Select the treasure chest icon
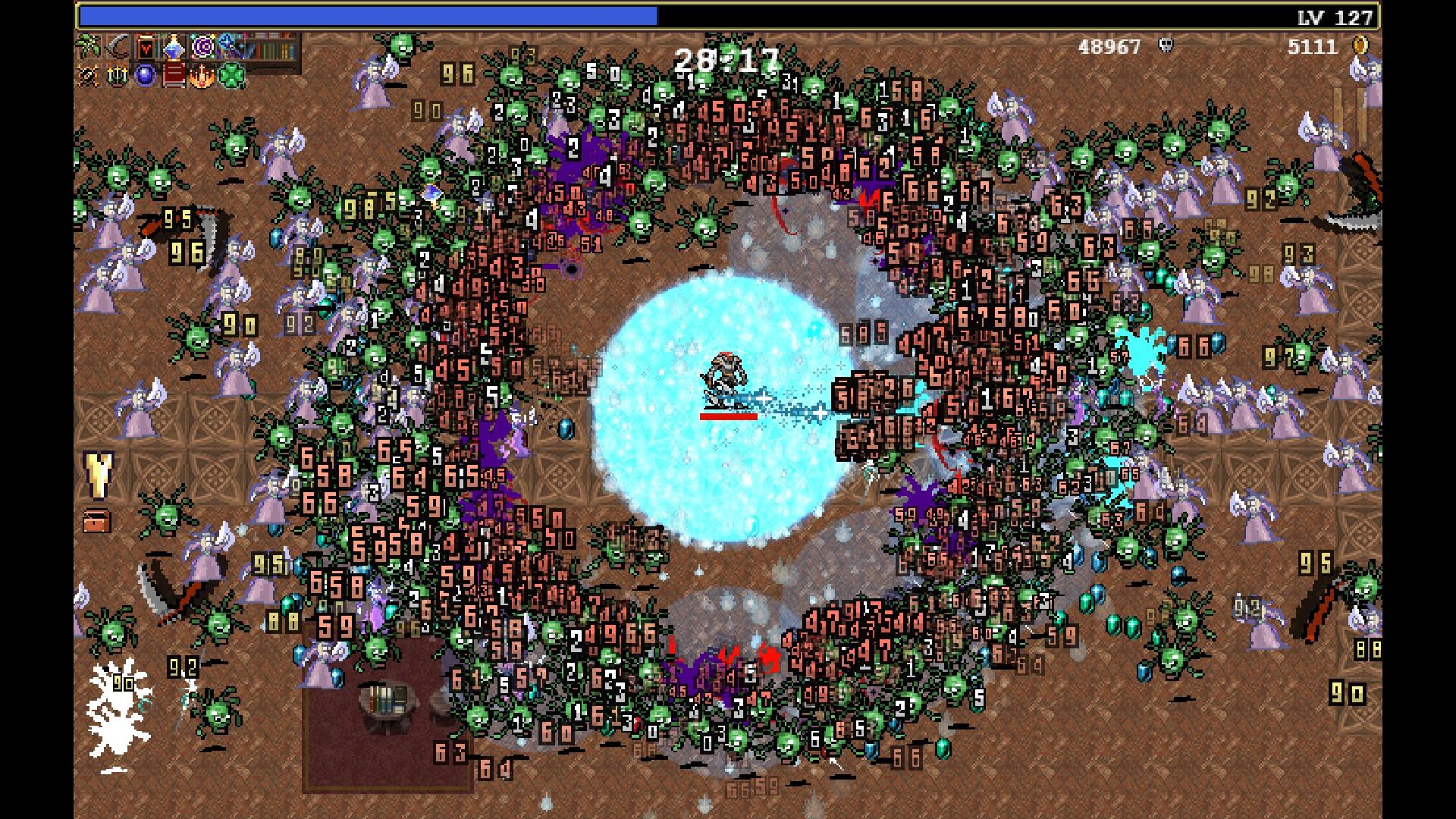Viewport: 1456px width, 819px height. coord(97,520)
